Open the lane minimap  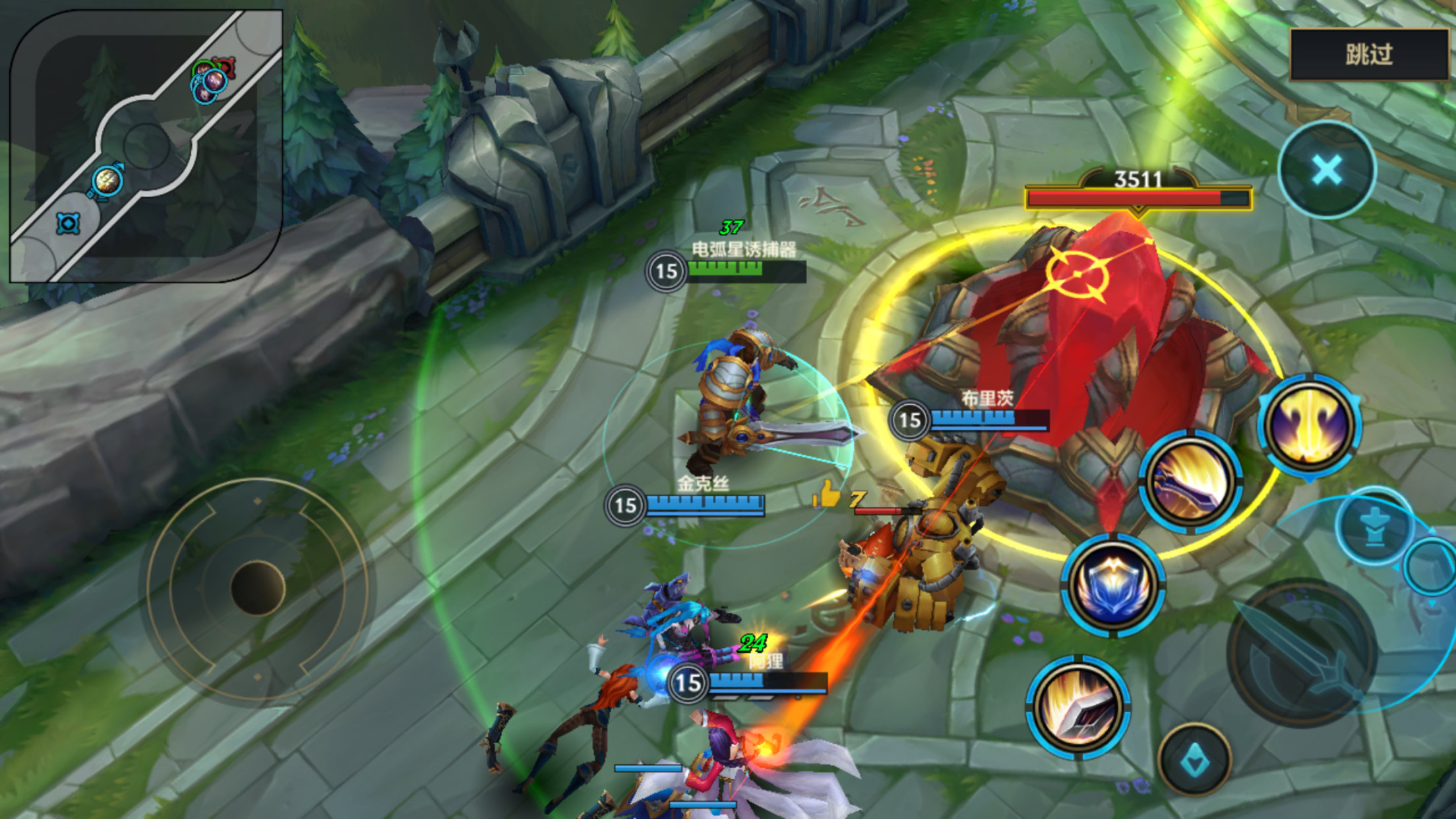(x=146, y=146)
